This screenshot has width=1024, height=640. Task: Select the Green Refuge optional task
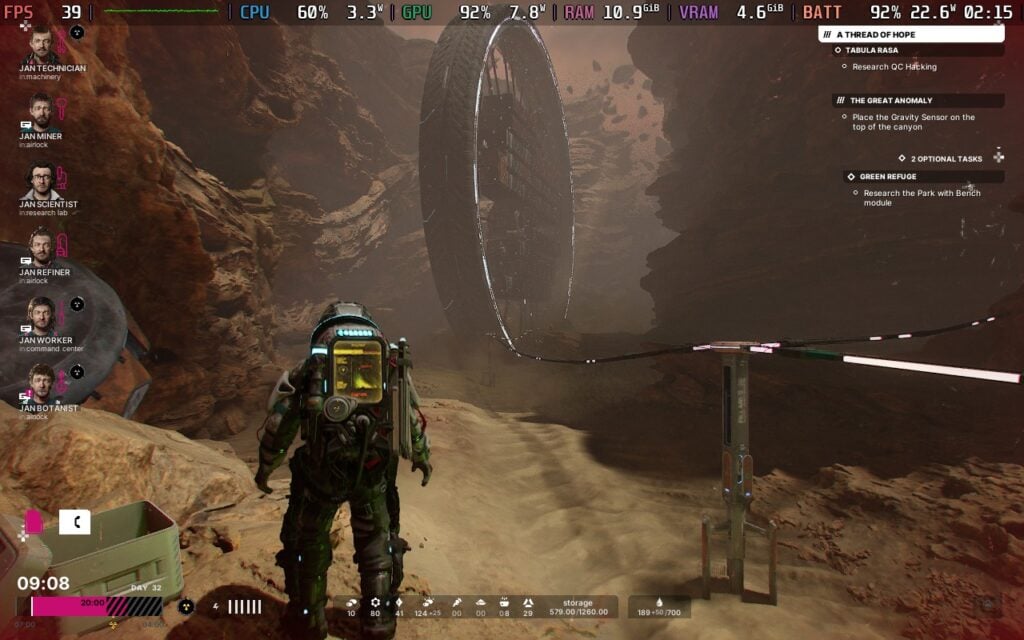click(x=887, y=177)
